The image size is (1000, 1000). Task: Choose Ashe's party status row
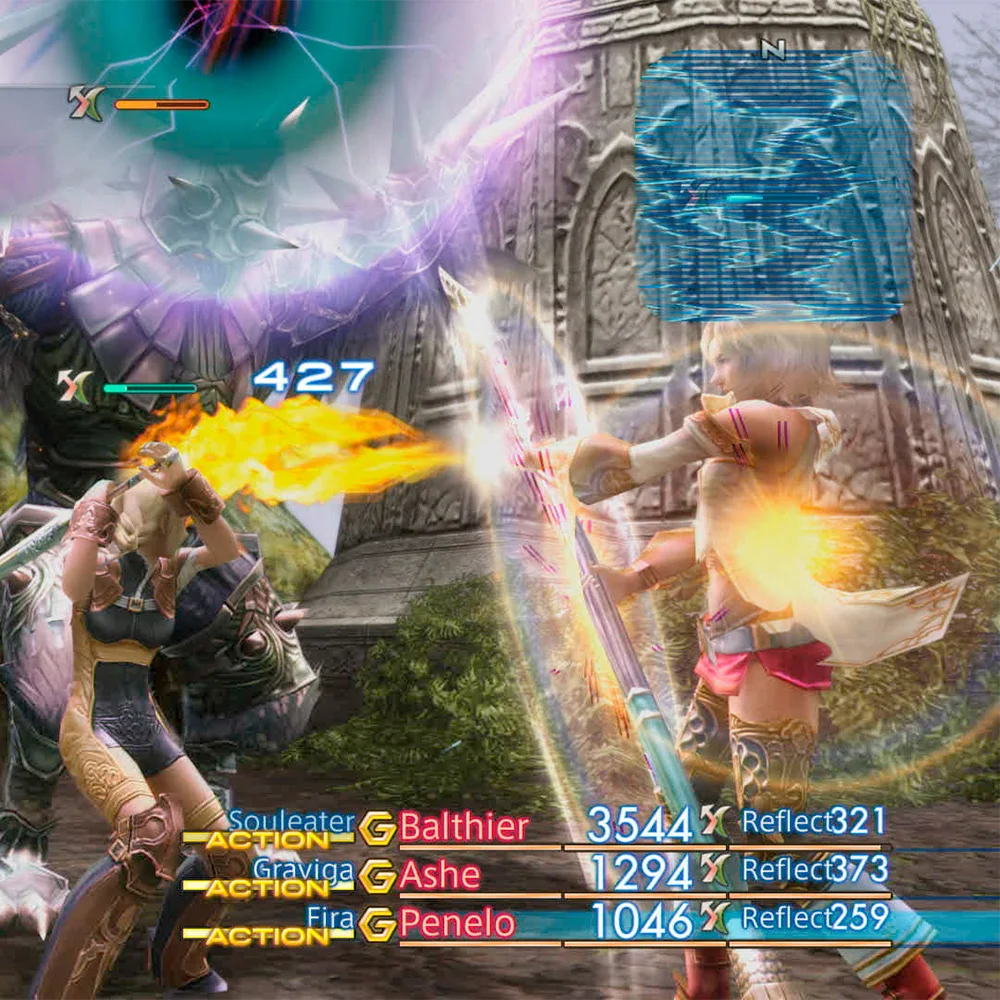click(640, 874)
